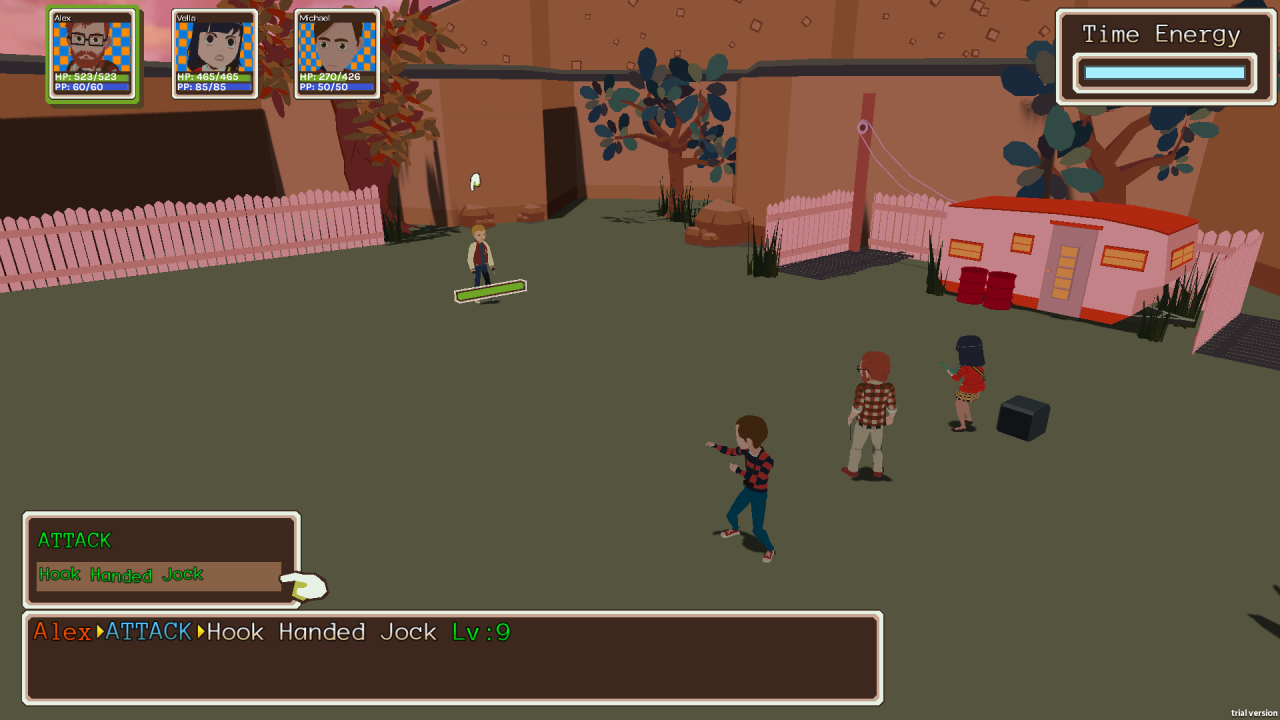Pick Michael's party portrait

click(x=337, y=53)
